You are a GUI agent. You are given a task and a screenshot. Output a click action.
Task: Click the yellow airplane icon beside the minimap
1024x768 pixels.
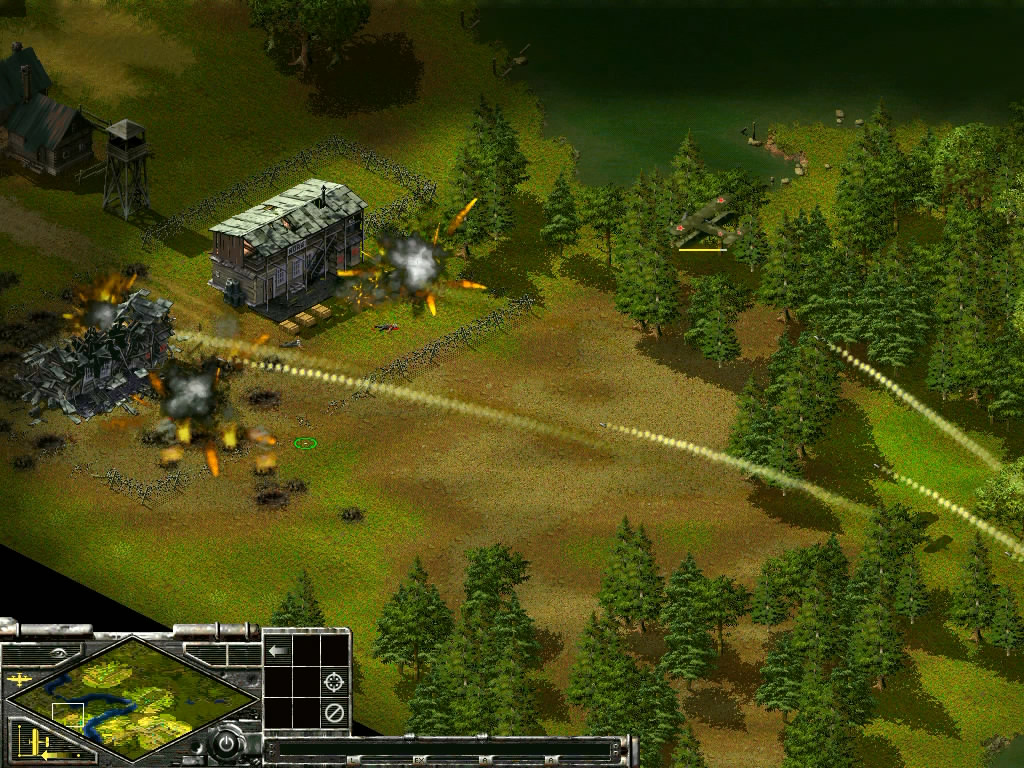tap(17, 680)
